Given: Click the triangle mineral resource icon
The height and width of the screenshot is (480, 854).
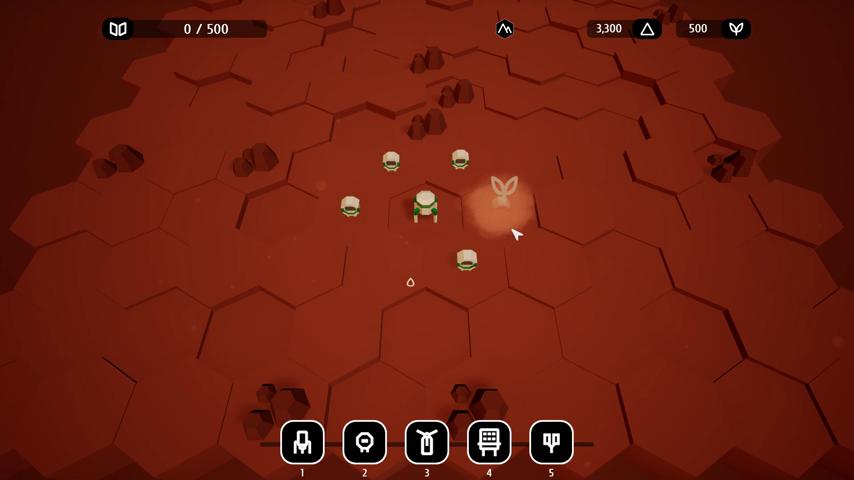Looking at the screenshot, I should pos(647,29).
